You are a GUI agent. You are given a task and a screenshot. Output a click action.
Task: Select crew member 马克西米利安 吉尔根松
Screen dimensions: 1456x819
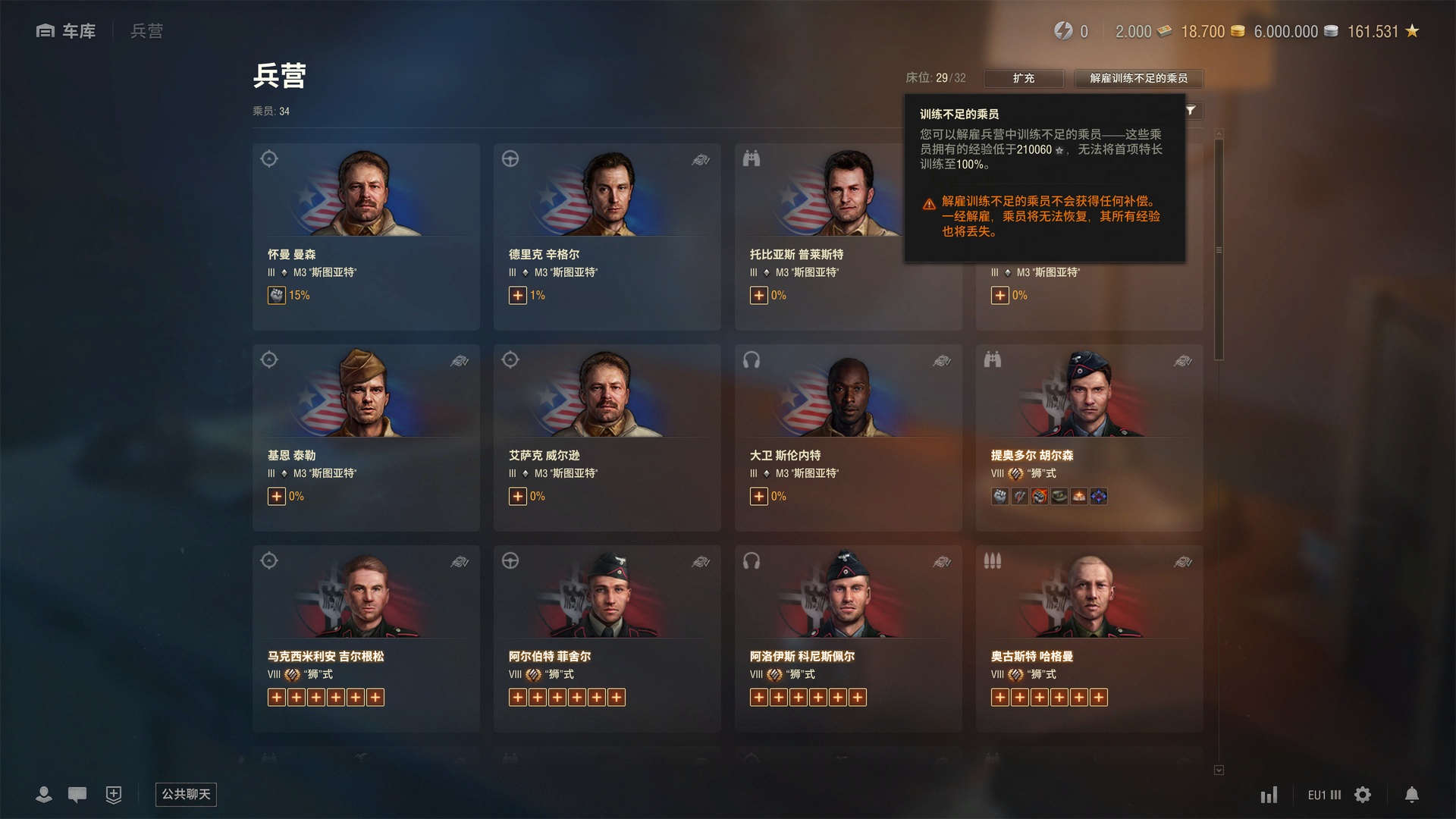(366, 638)
